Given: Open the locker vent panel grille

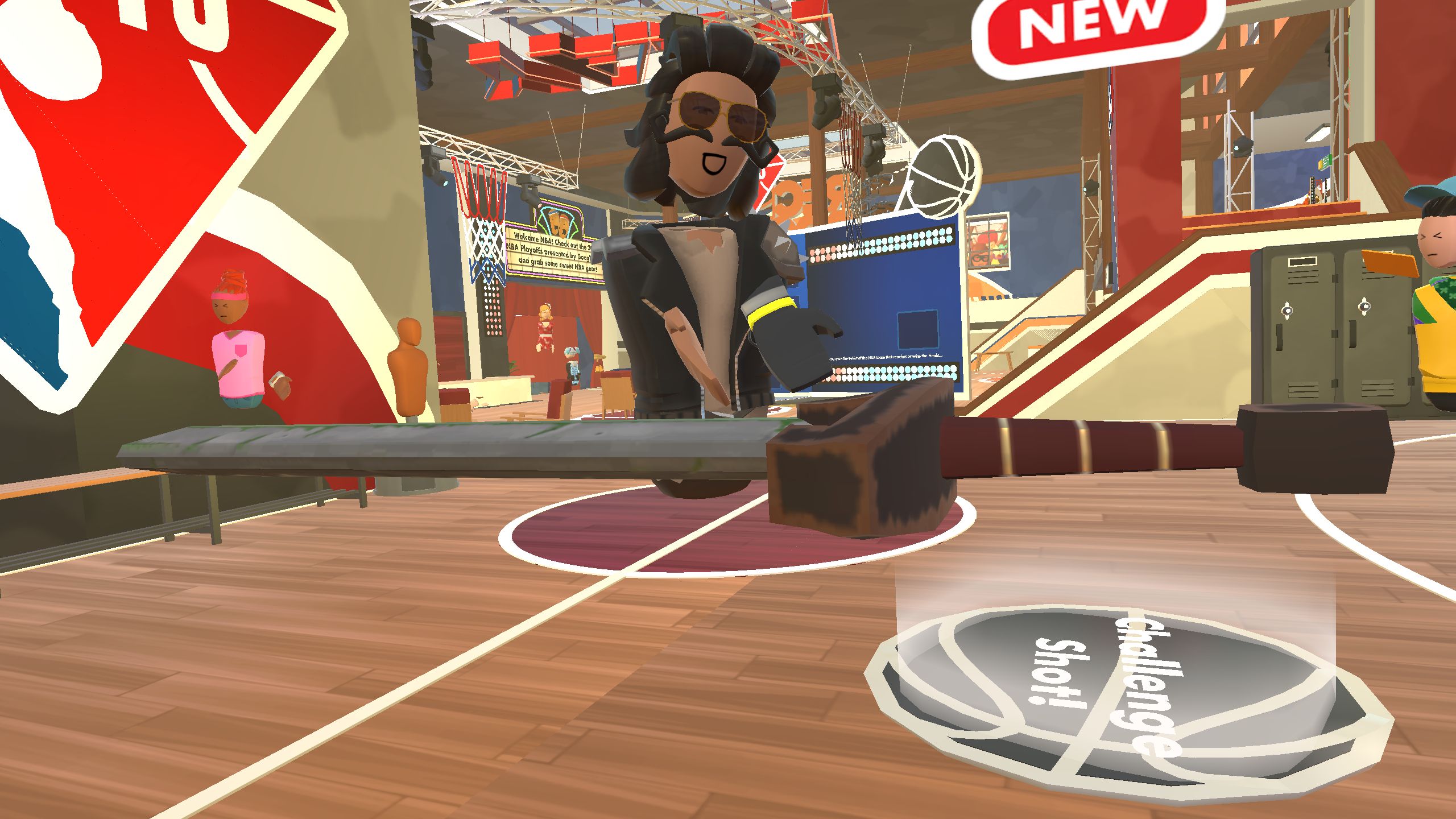Looking at the screenshot, I should (x=1302, y=277).
